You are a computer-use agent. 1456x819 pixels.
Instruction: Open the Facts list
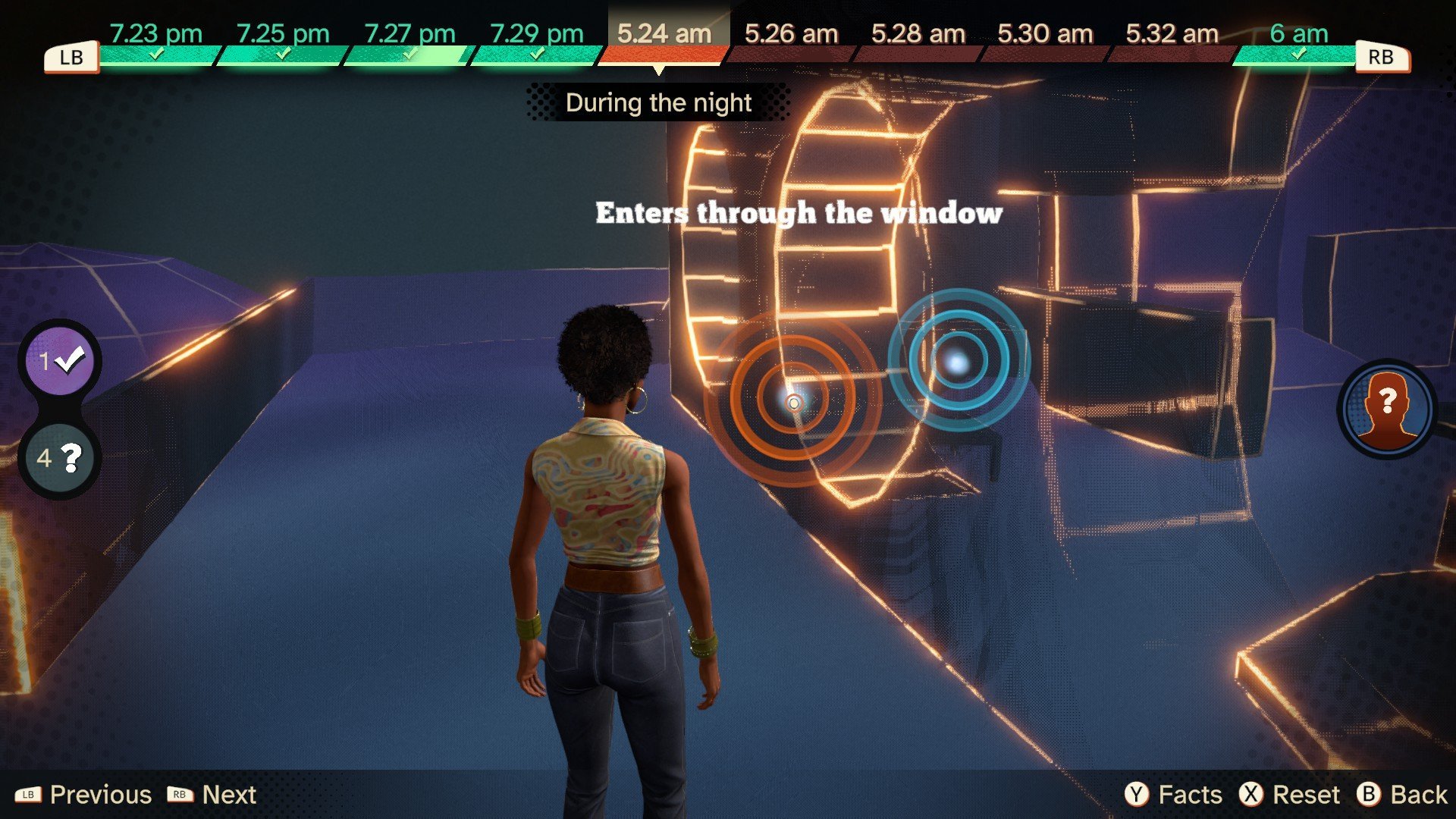[x=1174, y=794]
